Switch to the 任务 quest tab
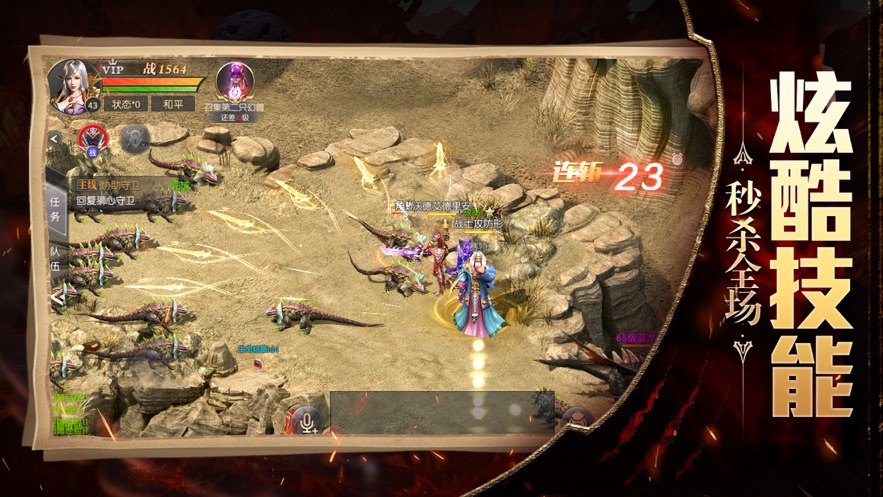This screenshot has height=497, width=883. pyautogui.click(x=55, y=208)
